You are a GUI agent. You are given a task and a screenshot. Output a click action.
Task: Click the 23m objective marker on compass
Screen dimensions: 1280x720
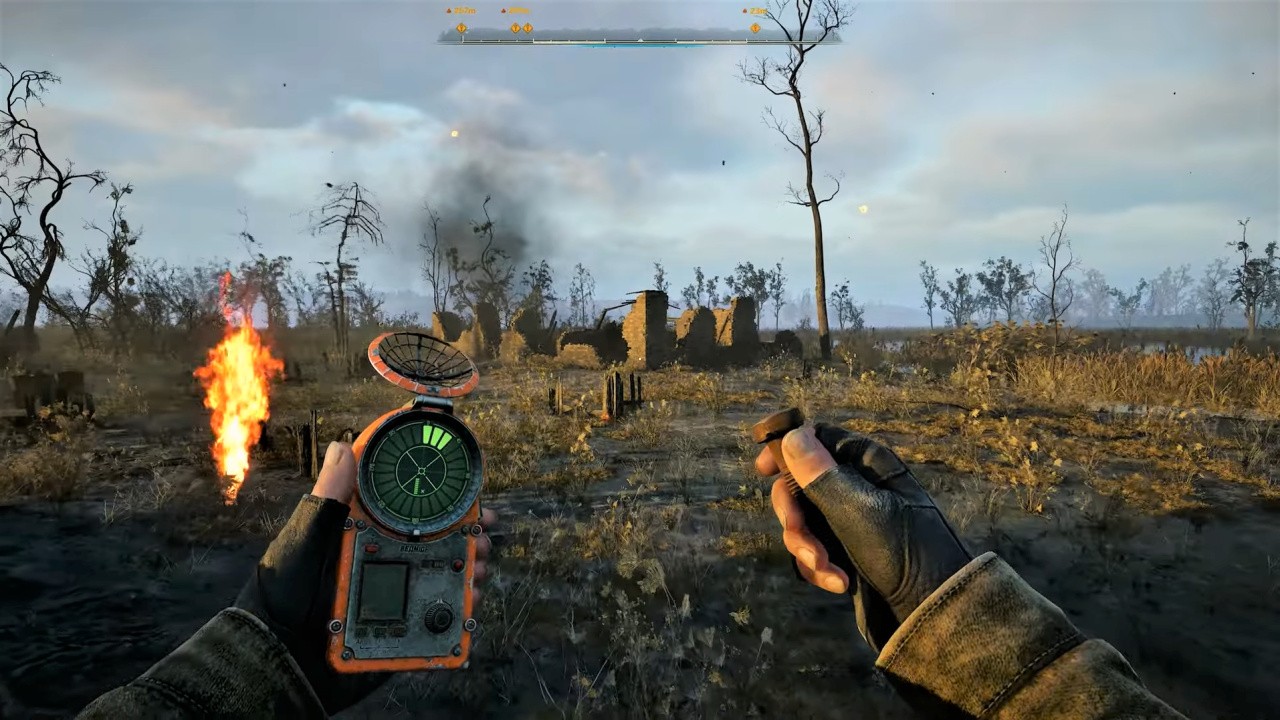tap(756, 27)
